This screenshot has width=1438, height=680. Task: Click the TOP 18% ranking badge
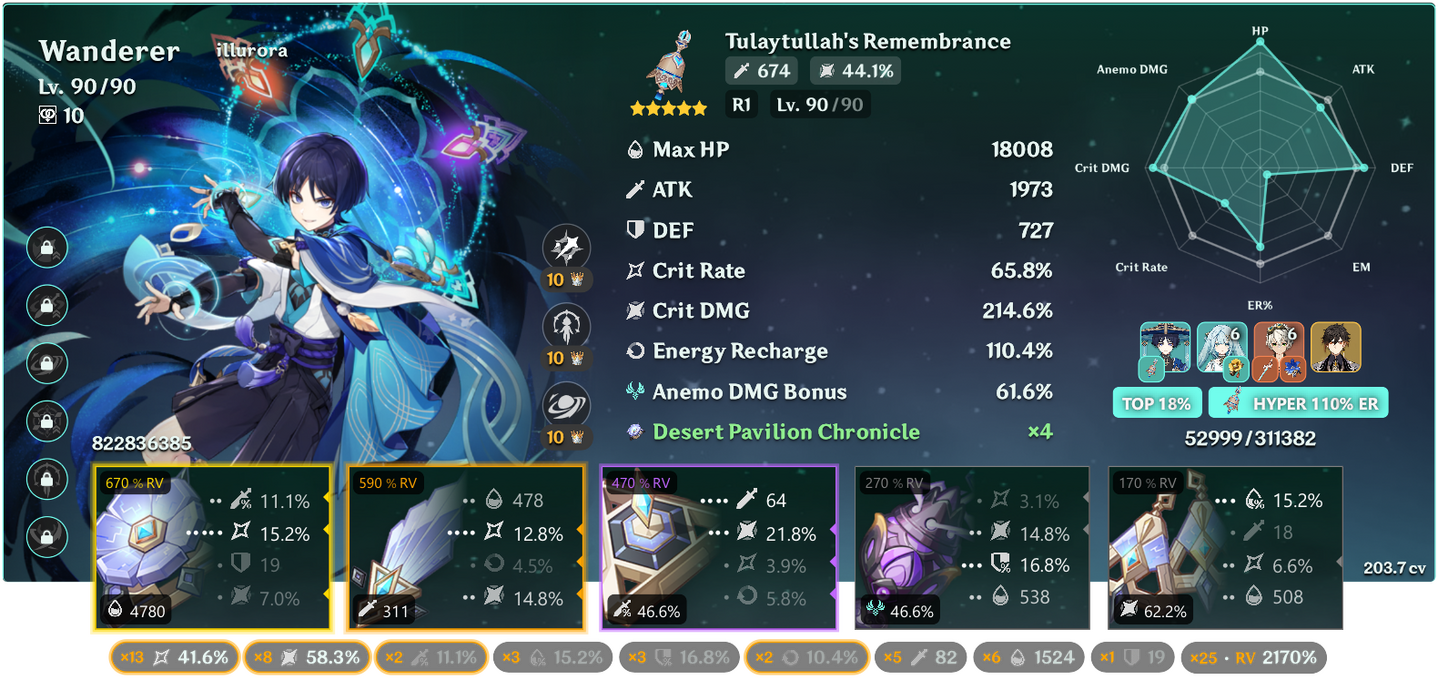click(x=1154, y=404)
